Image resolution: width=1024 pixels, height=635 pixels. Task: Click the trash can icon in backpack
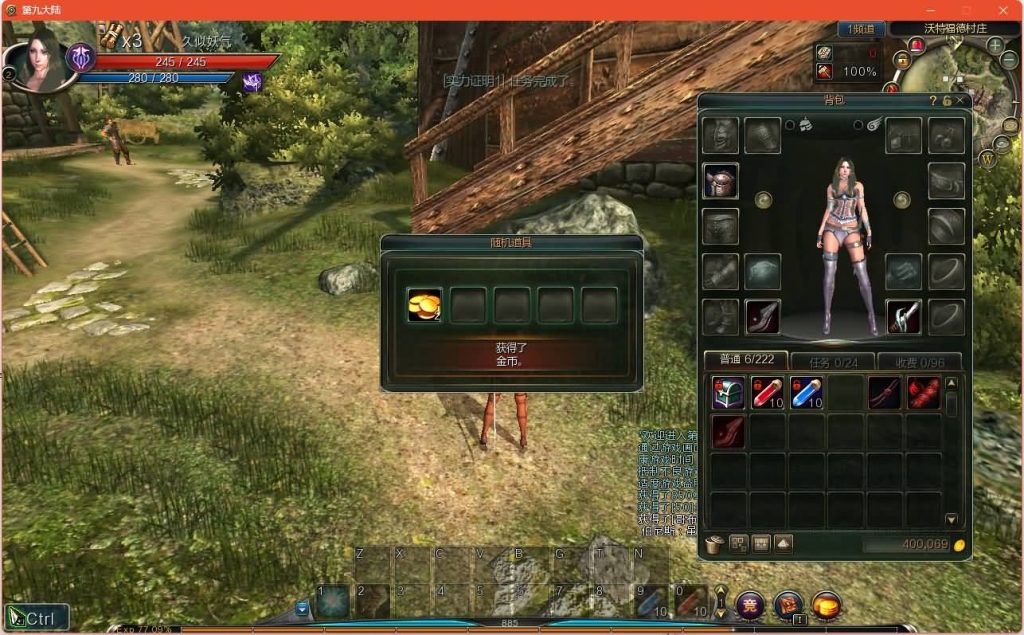coord(714,544)
